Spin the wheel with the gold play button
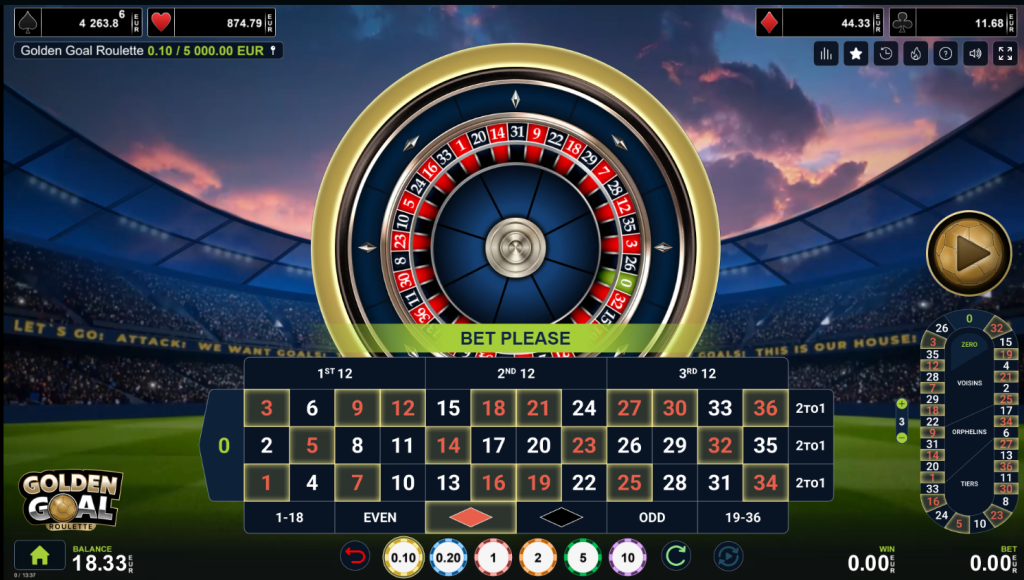Viewport: 1024px width, 580px height. [968, 253]
